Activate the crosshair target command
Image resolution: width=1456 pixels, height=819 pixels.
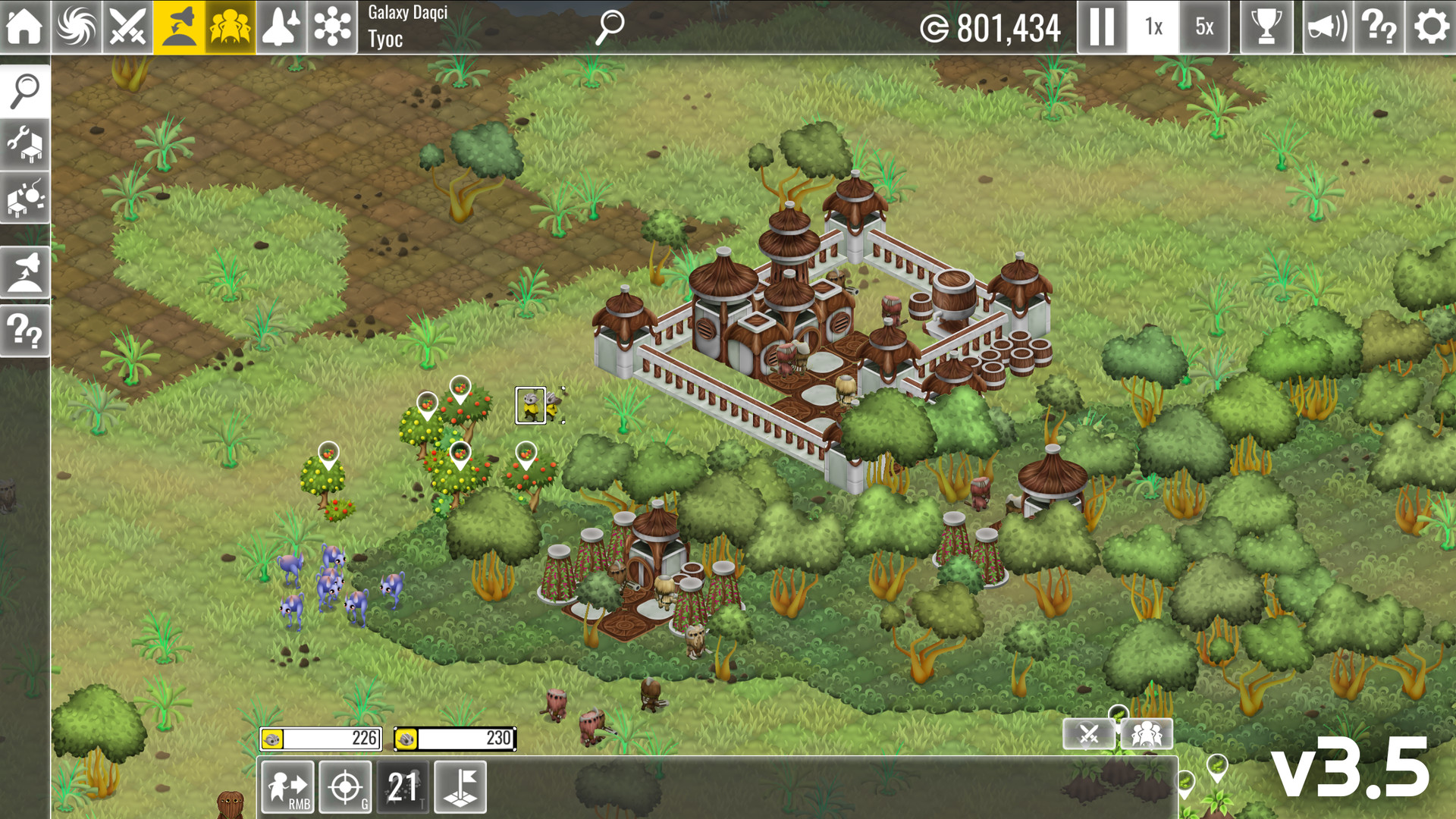click(345, 787)
